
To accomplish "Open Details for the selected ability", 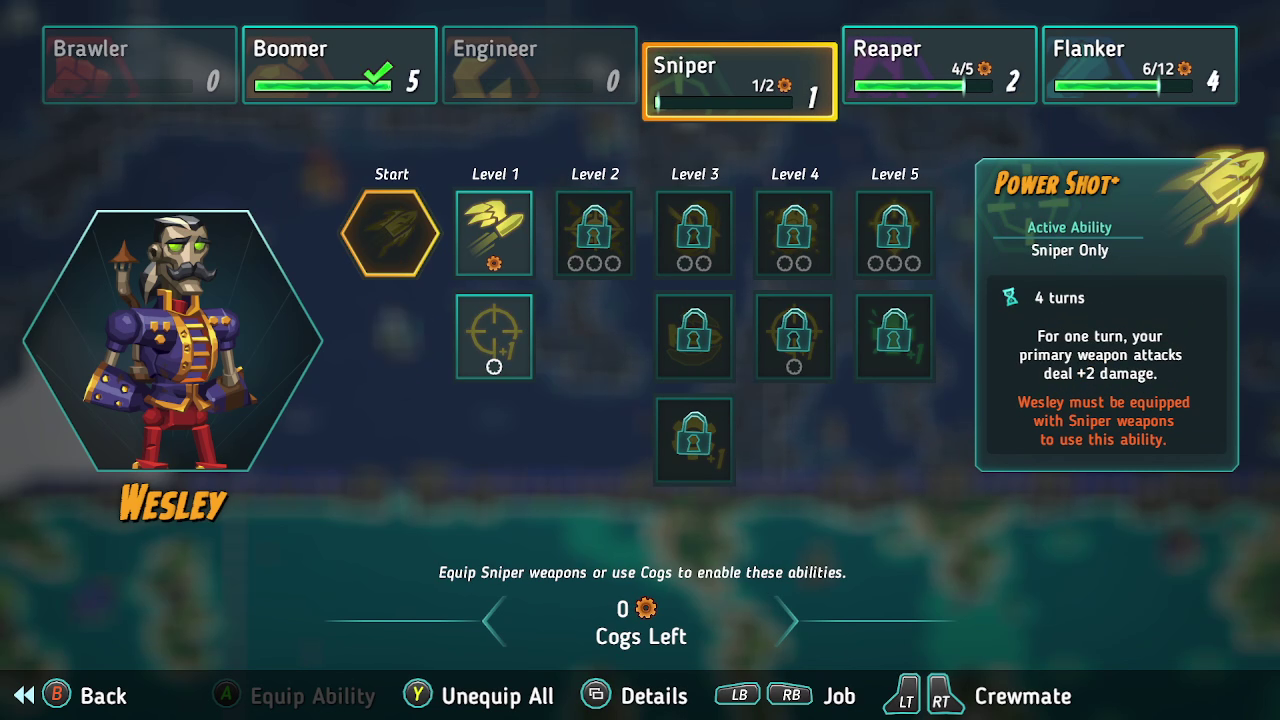I will click(637, 695).
